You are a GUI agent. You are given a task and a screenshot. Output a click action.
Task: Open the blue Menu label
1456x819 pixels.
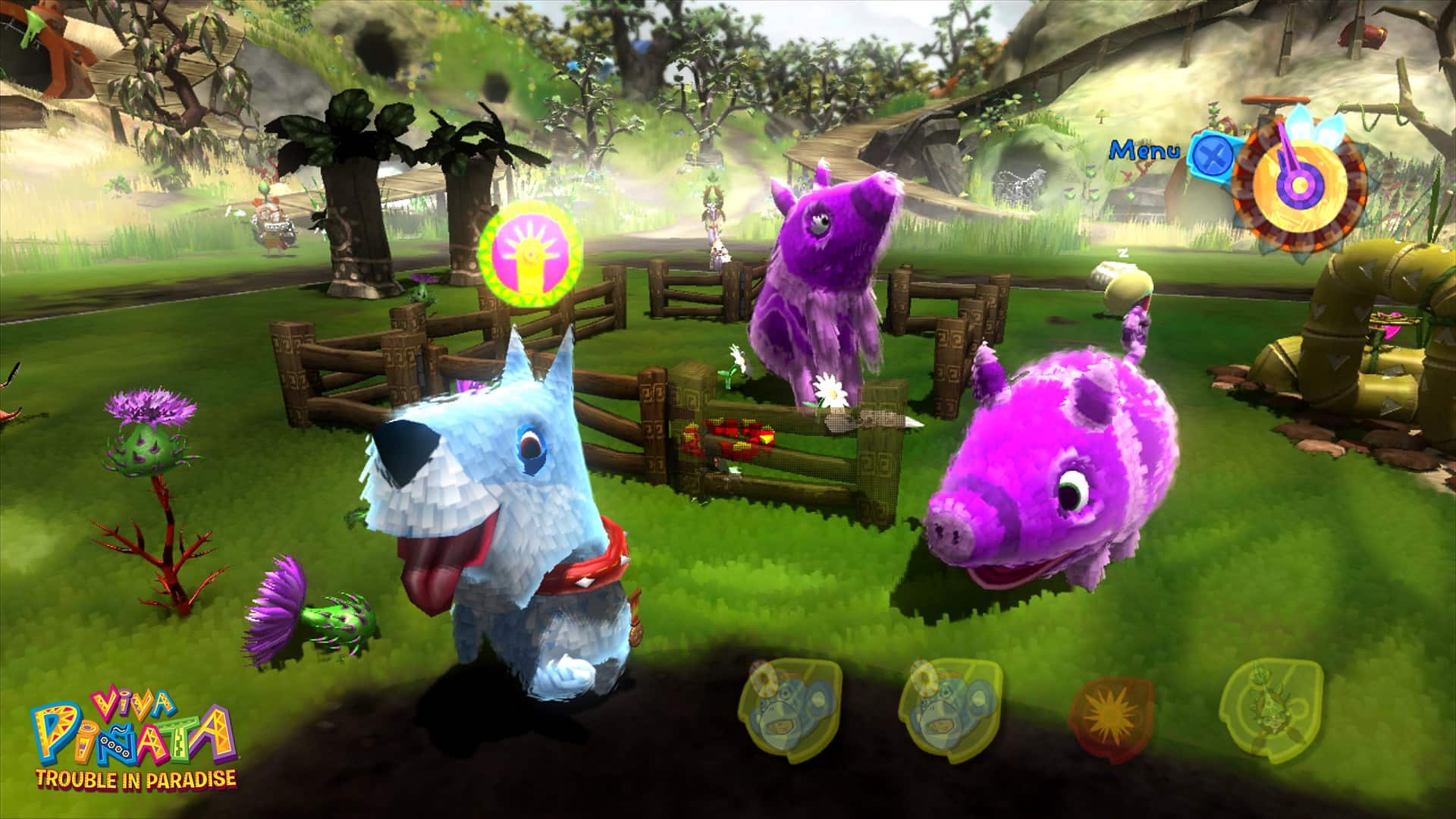(1145, 150)
